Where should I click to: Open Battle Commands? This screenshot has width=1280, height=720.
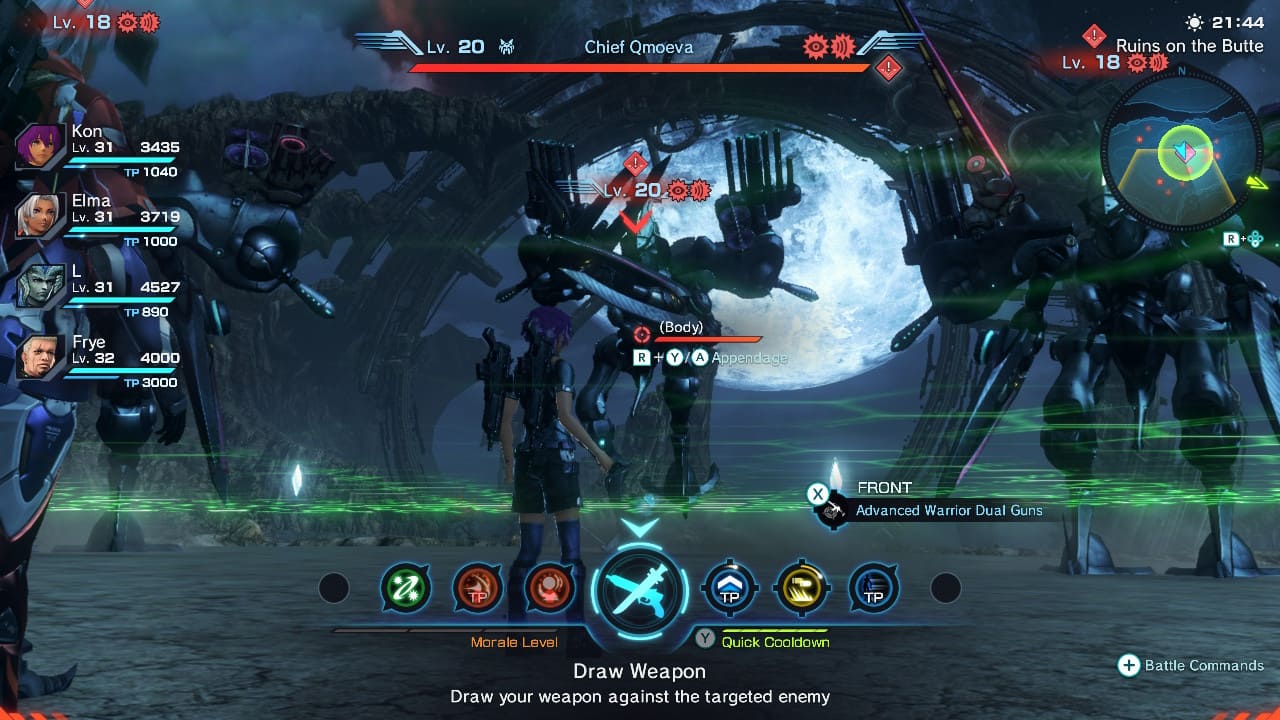[x=1191, y=665]
